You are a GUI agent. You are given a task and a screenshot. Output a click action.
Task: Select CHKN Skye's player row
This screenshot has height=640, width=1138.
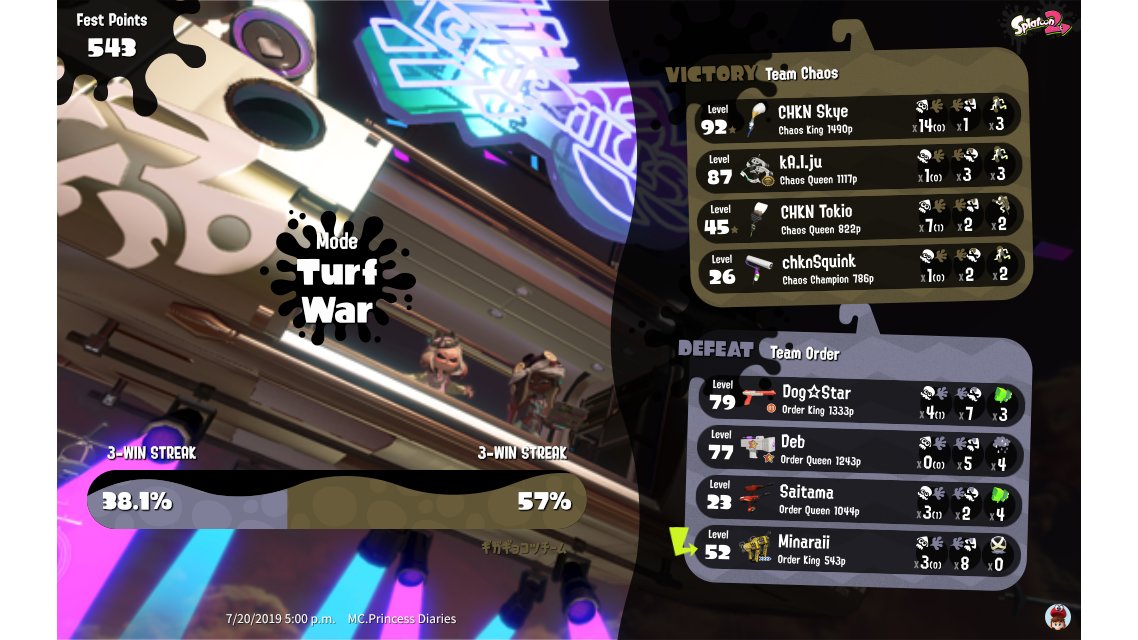point(858,119)
